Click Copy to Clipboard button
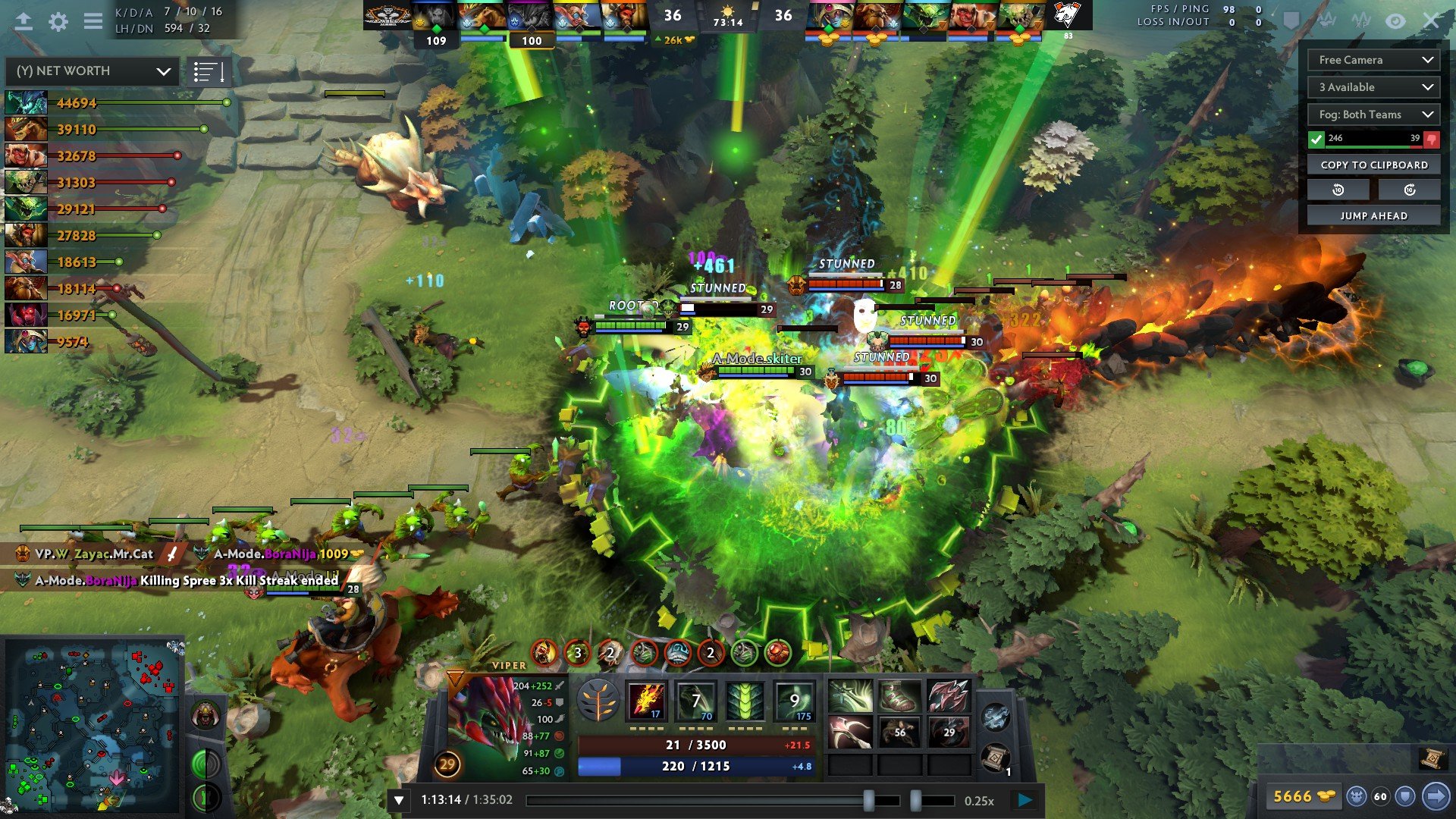This screenshot has height=819, width=1456. [x=1373, y=165]
